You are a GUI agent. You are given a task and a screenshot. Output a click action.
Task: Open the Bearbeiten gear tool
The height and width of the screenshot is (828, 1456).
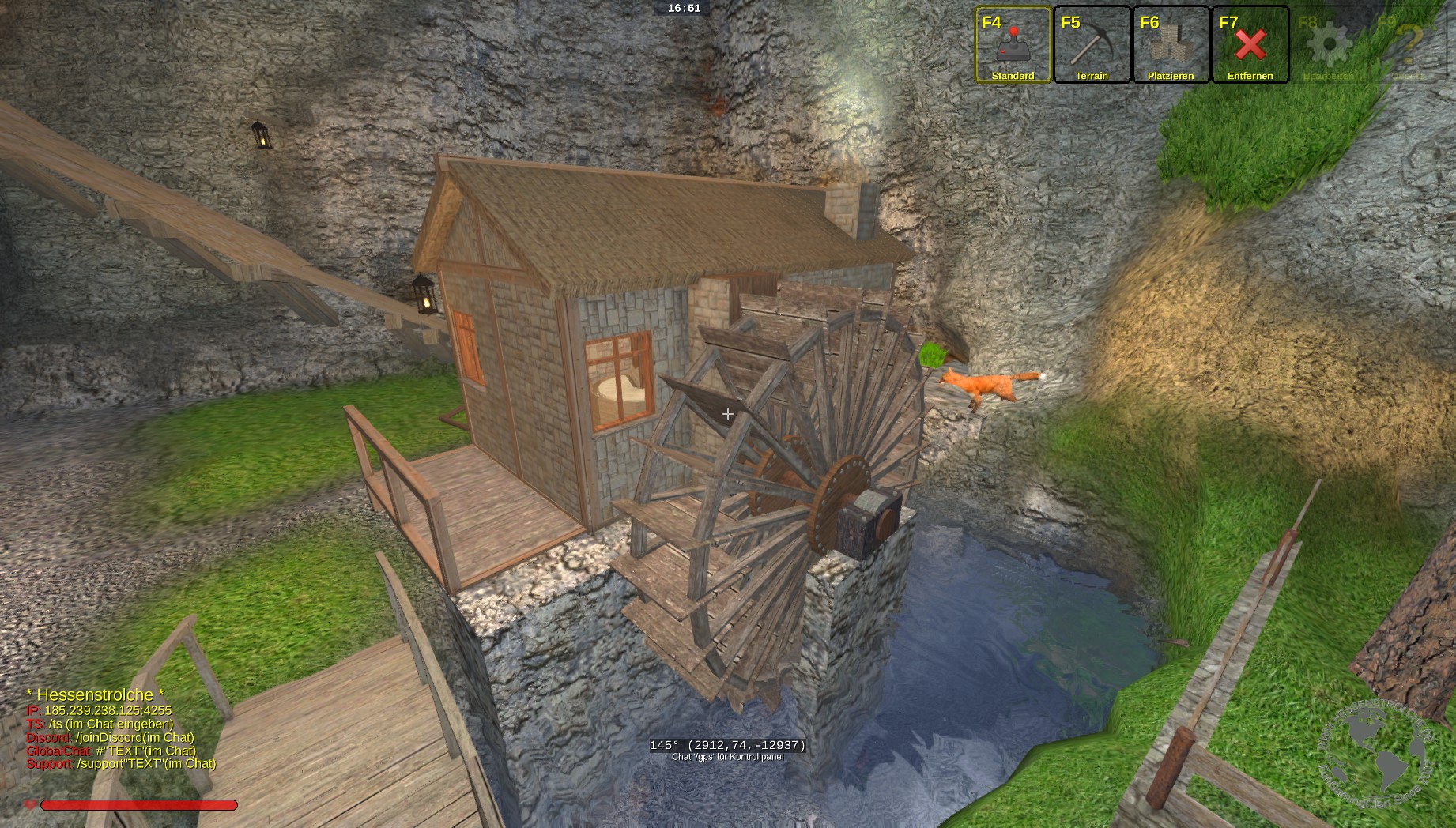pyautogui.click(x=1329, y=45)
